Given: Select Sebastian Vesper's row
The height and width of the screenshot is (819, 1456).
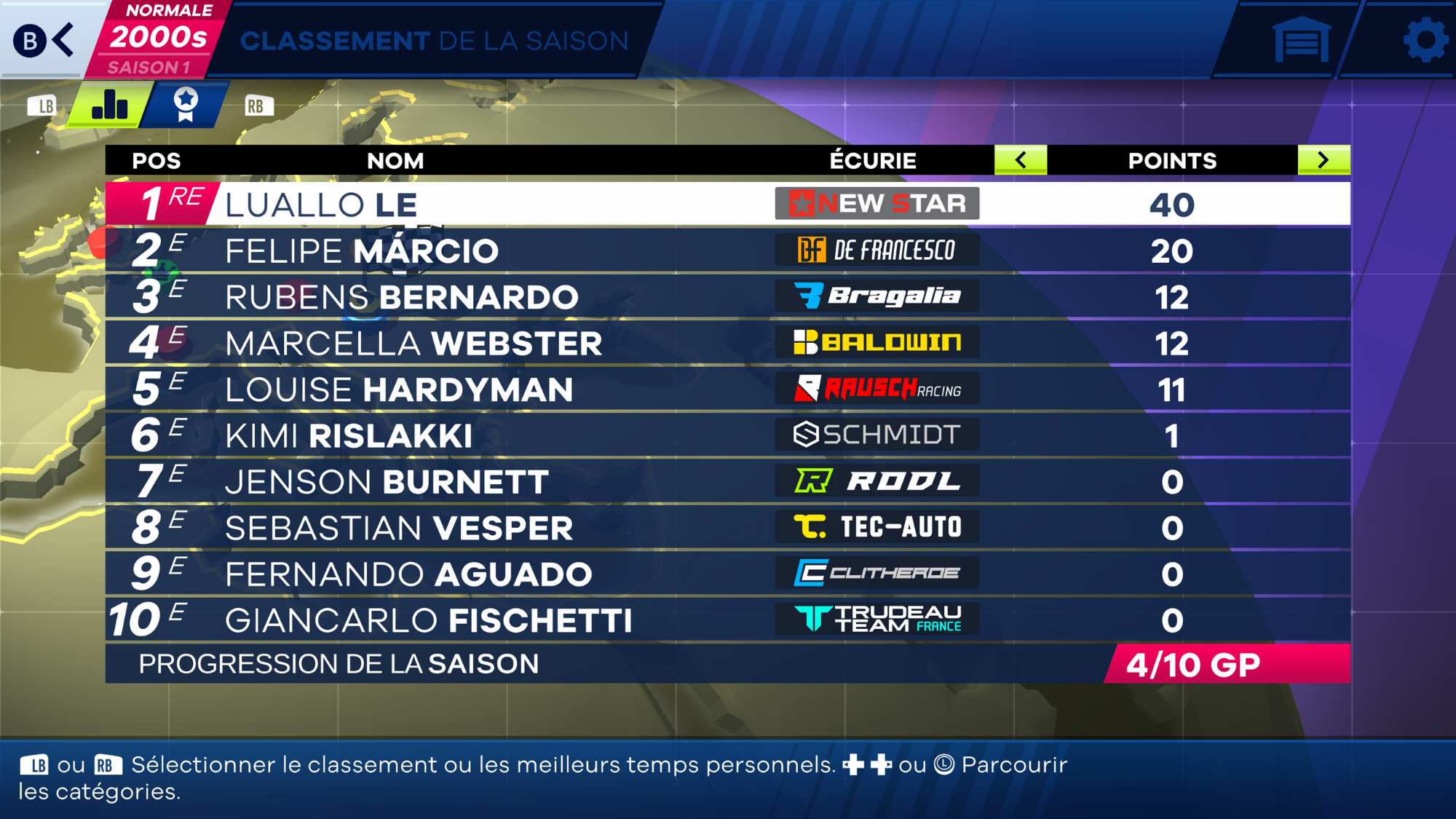Looking at the screenshot, I should (728, 528).
